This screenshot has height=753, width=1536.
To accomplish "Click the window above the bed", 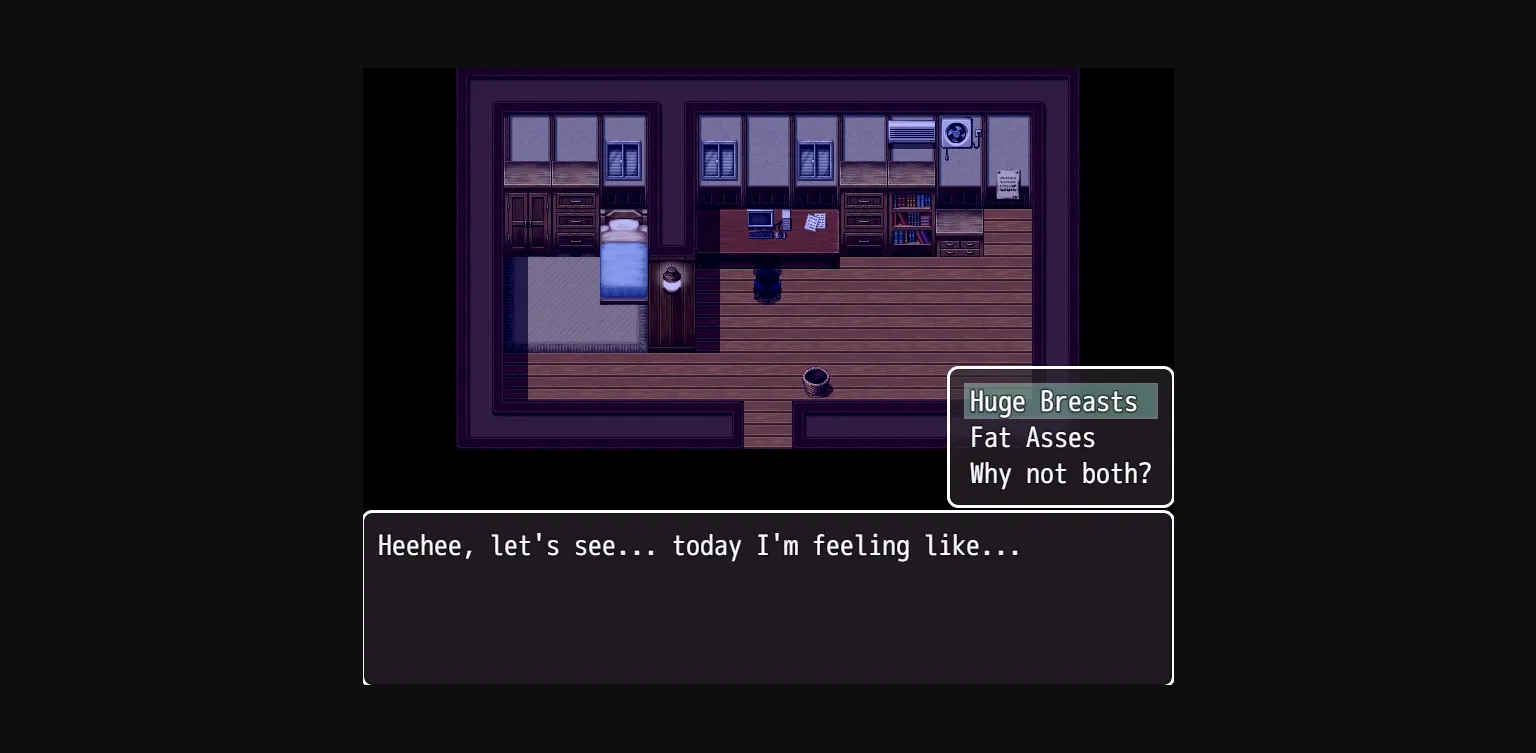I will (623, 158).
